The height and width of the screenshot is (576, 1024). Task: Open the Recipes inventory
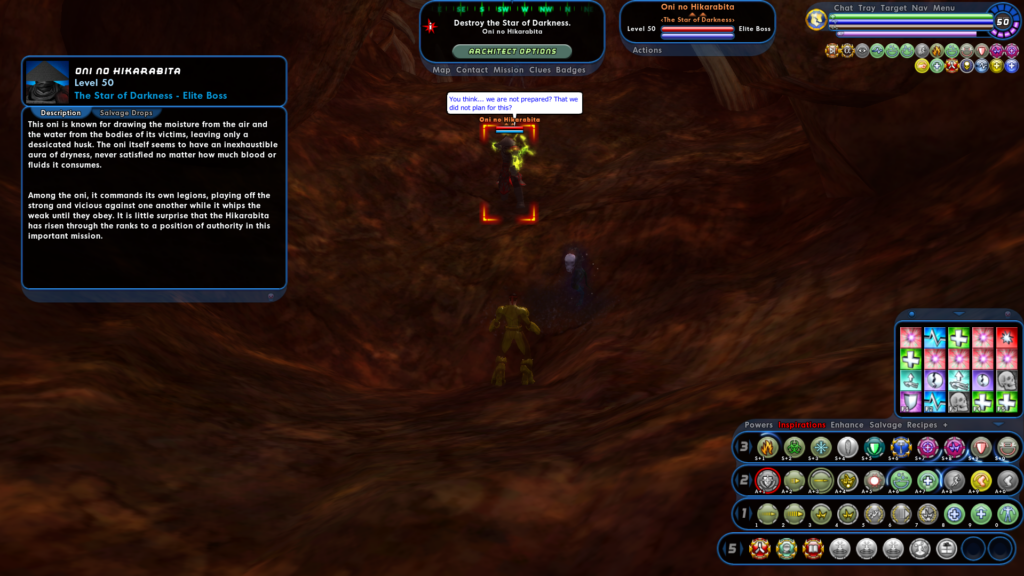point(921,425)
